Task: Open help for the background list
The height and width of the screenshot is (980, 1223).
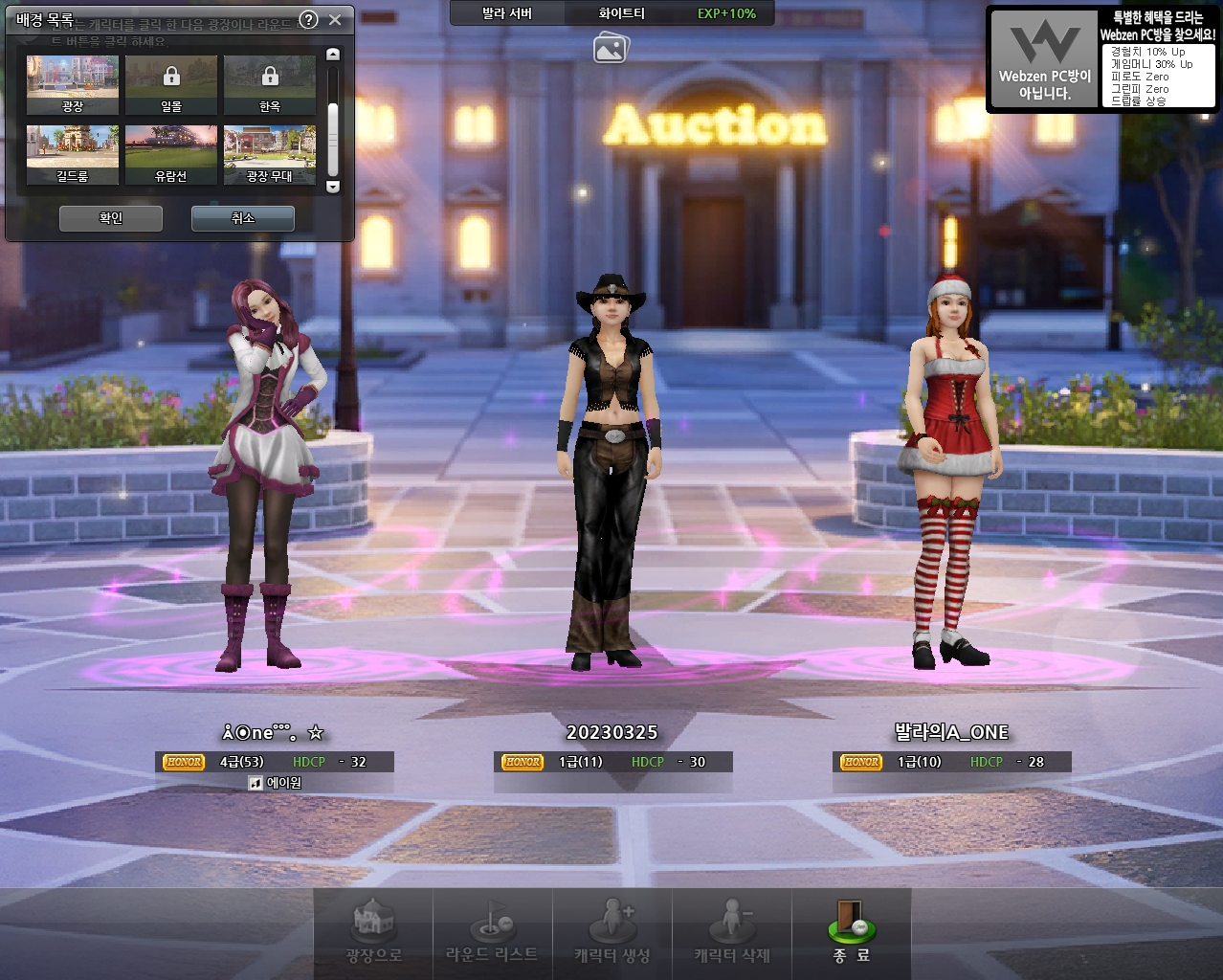Action: [x=308, y=19]
